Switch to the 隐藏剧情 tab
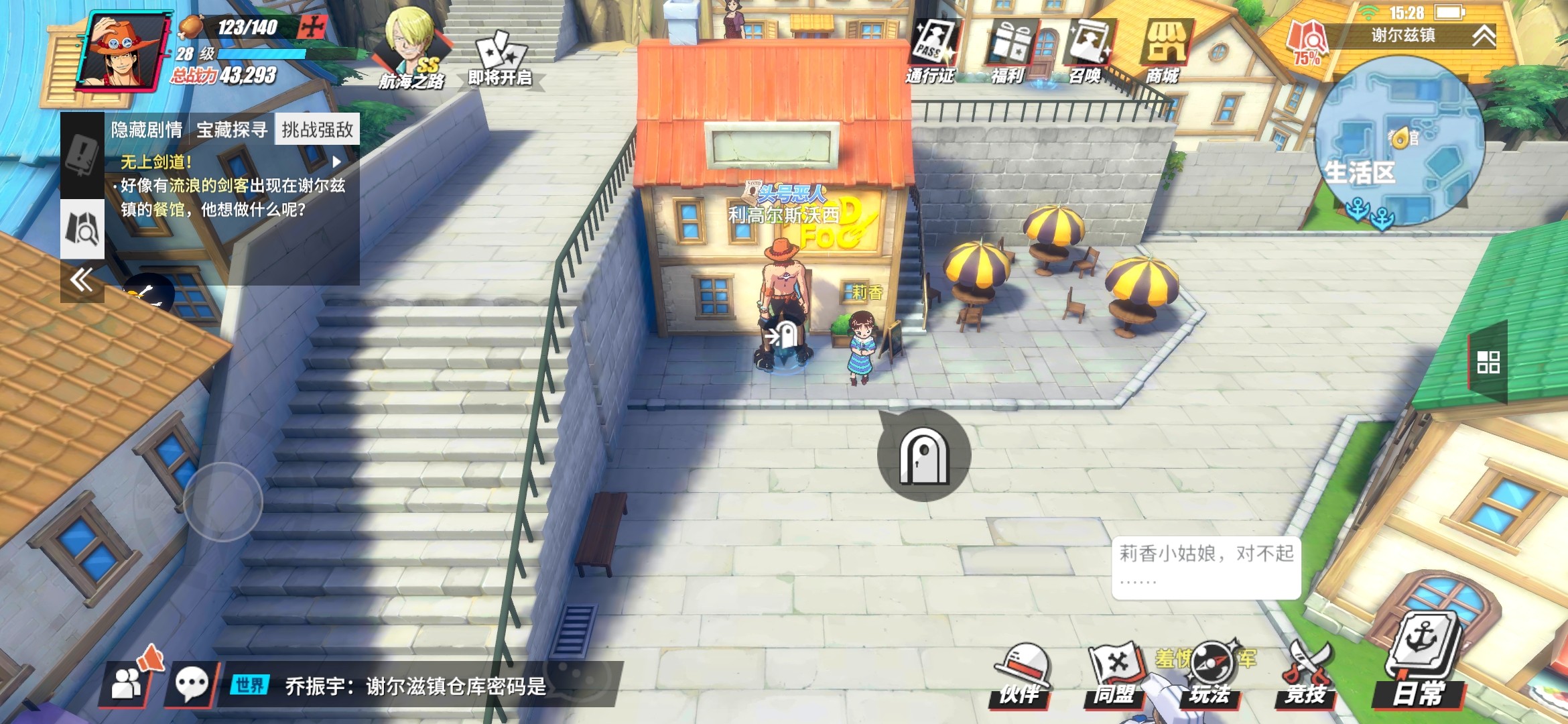The height and width of the screenshot is (724, 1568). point(147,129)
